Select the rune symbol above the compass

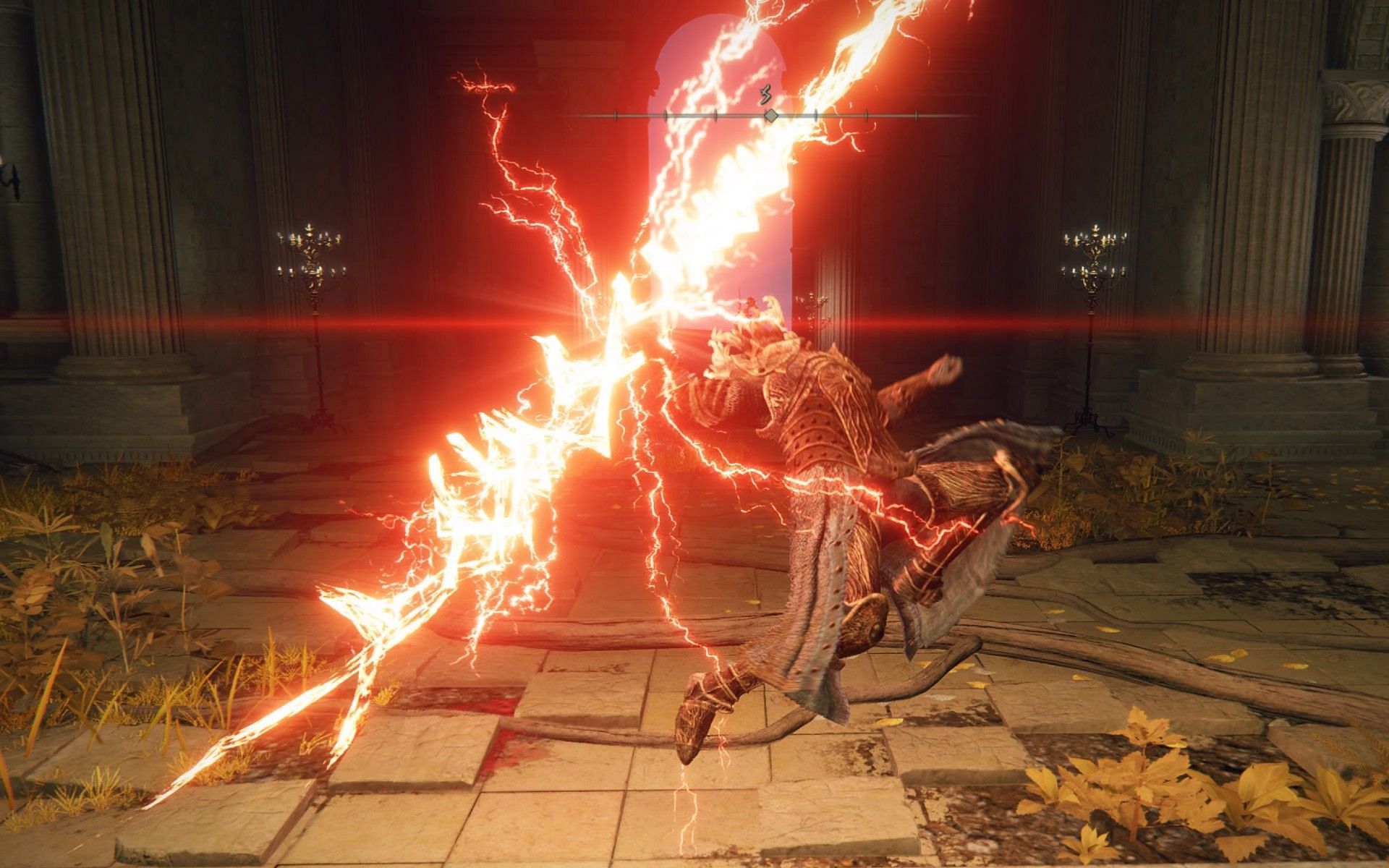(767, 95)
